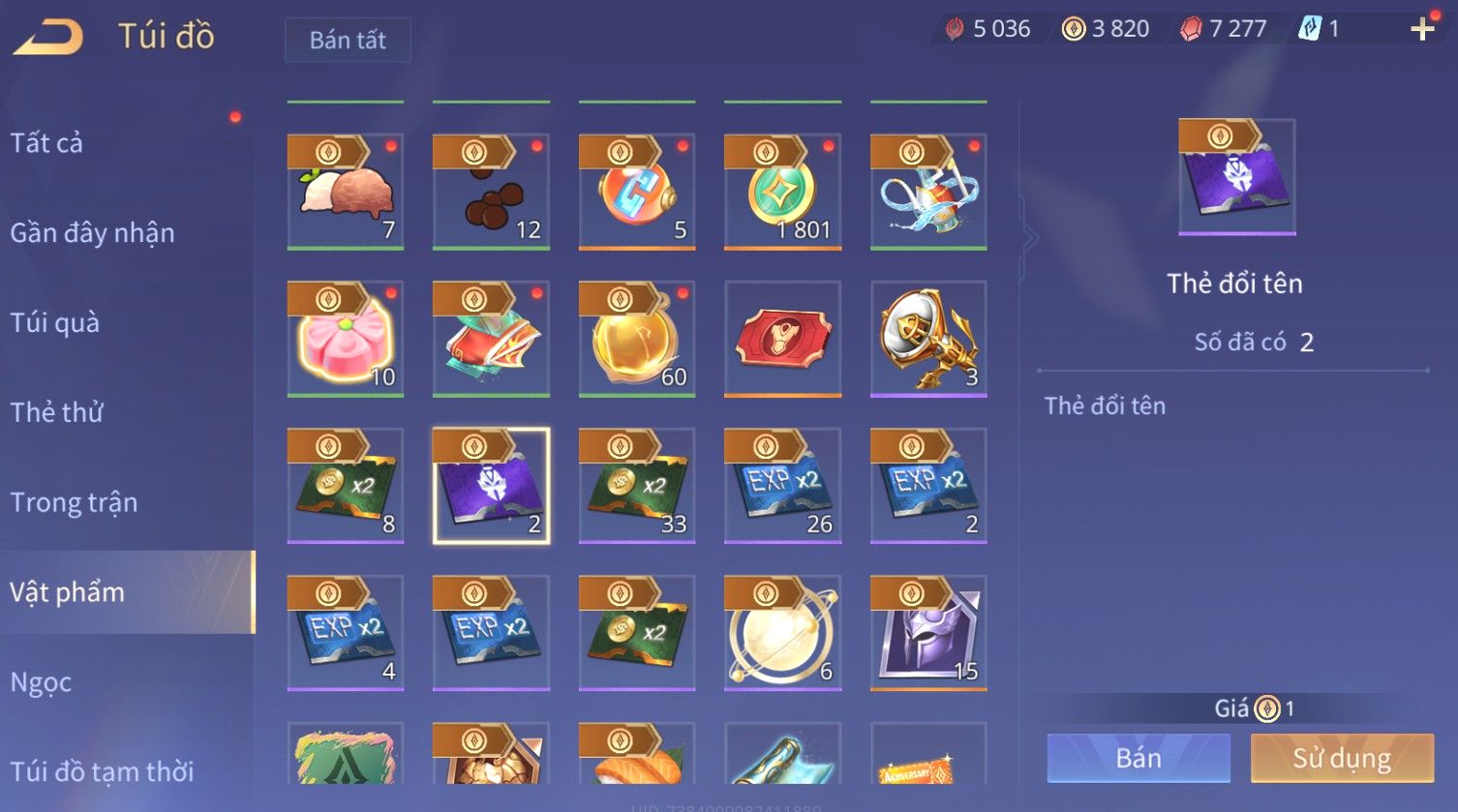Select the red ticket item
The width and height of the screenshot is (1458, 812).
(782, 339)
